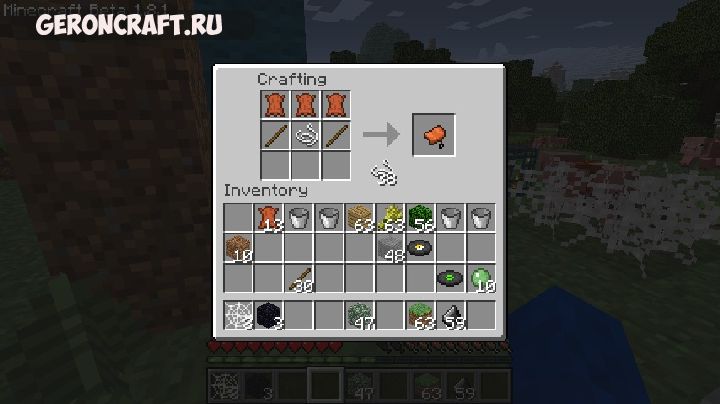This screenshot has width=720, height=404.
Task: Grab the sticks stack of 30
Action: click(298, 277)
